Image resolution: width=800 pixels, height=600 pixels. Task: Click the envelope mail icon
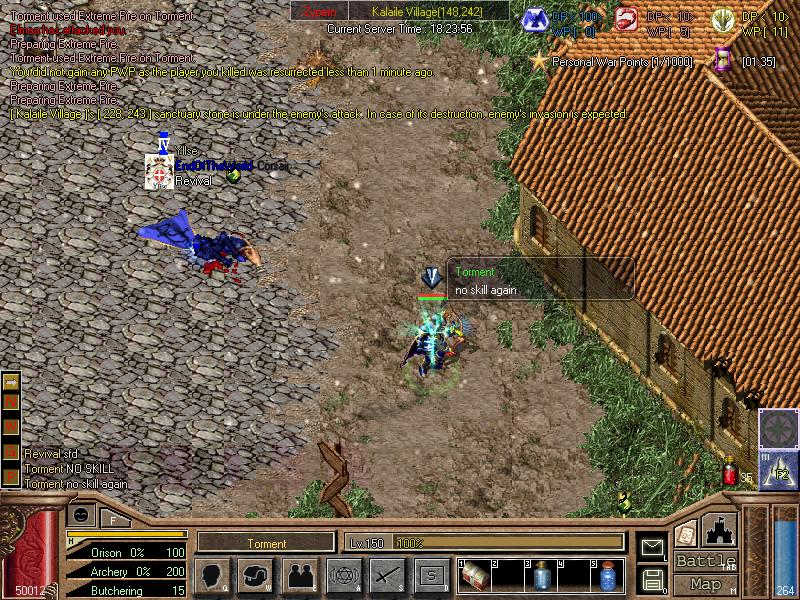coord(652,547)
